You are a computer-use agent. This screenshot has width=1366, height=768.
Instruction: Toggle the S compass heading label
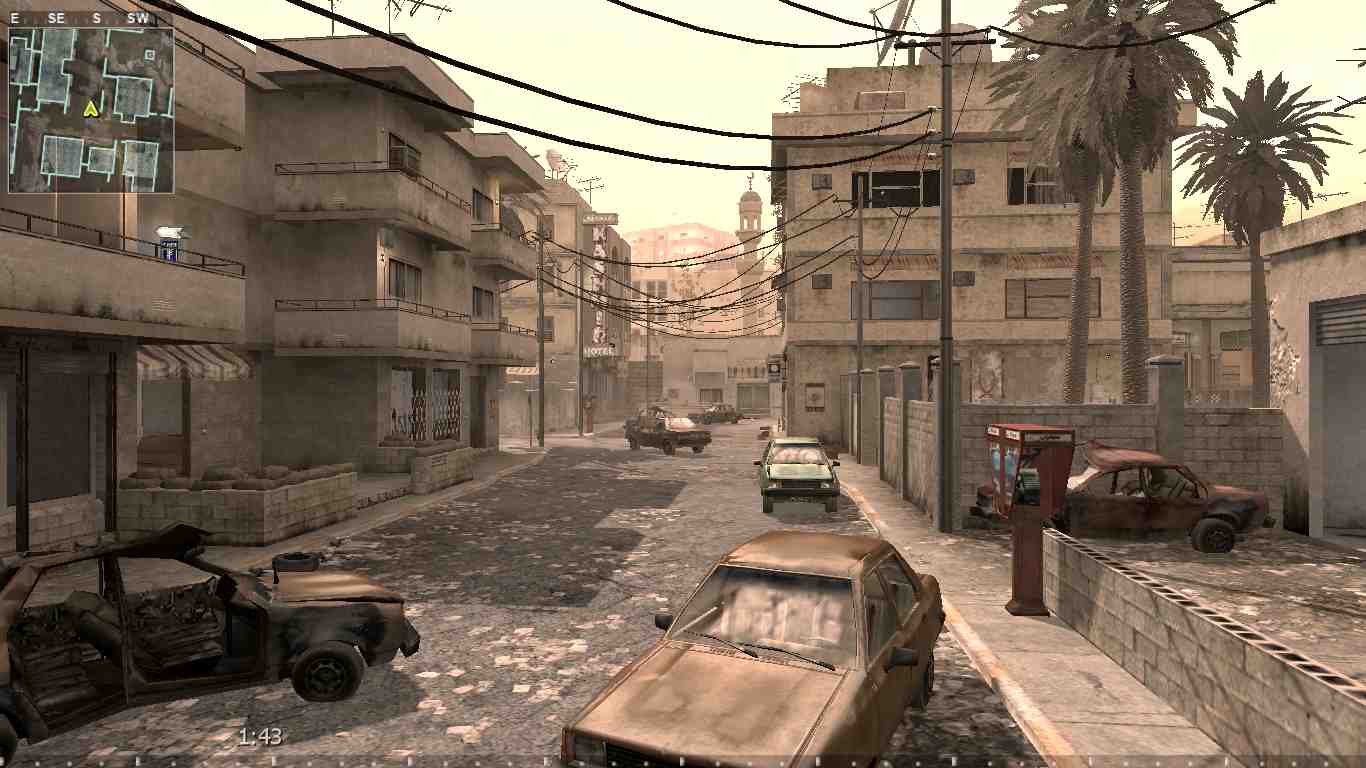click(x=95, y=16)
